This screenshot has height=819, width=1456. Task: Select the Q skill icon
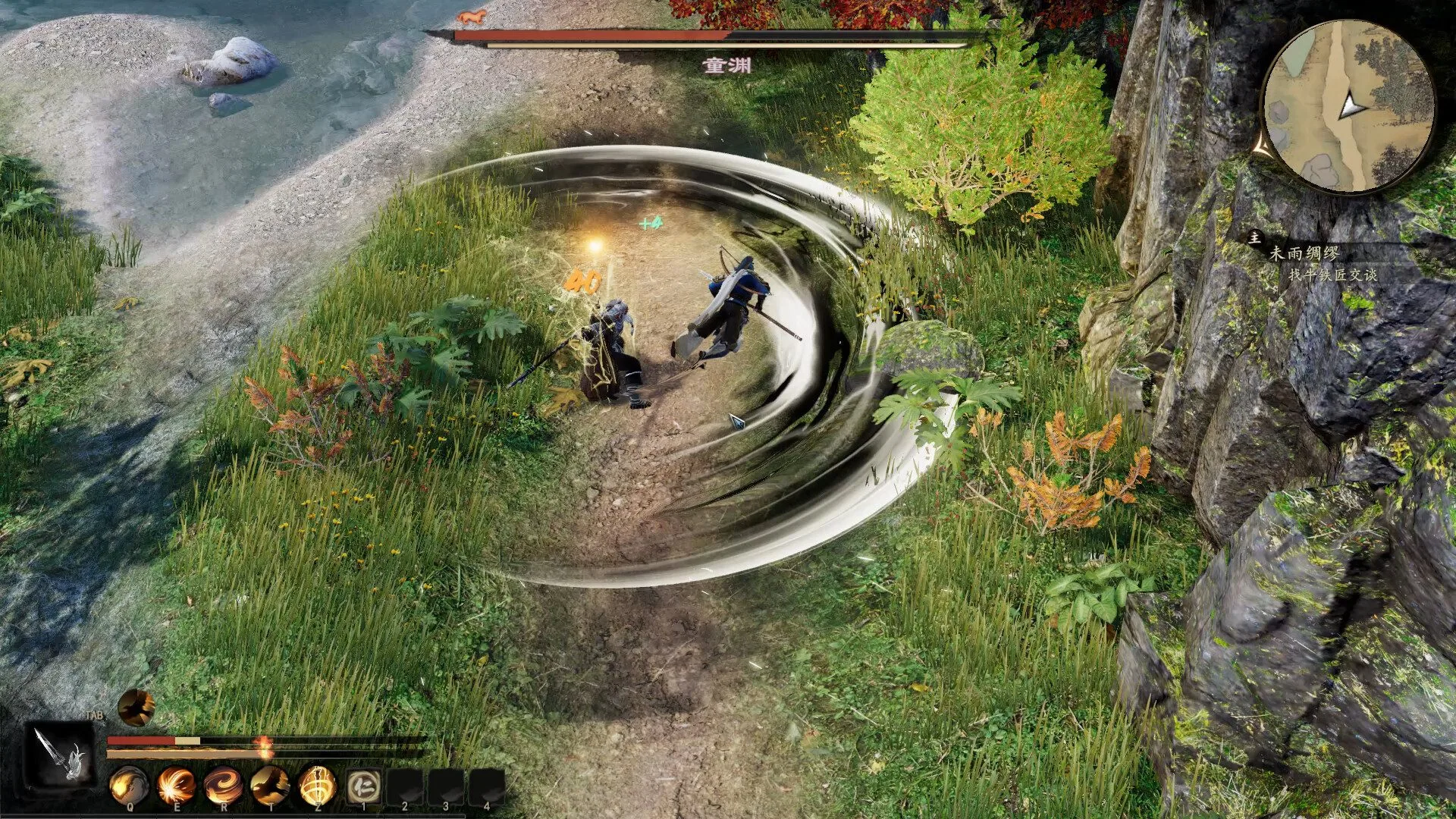point(130,784)
